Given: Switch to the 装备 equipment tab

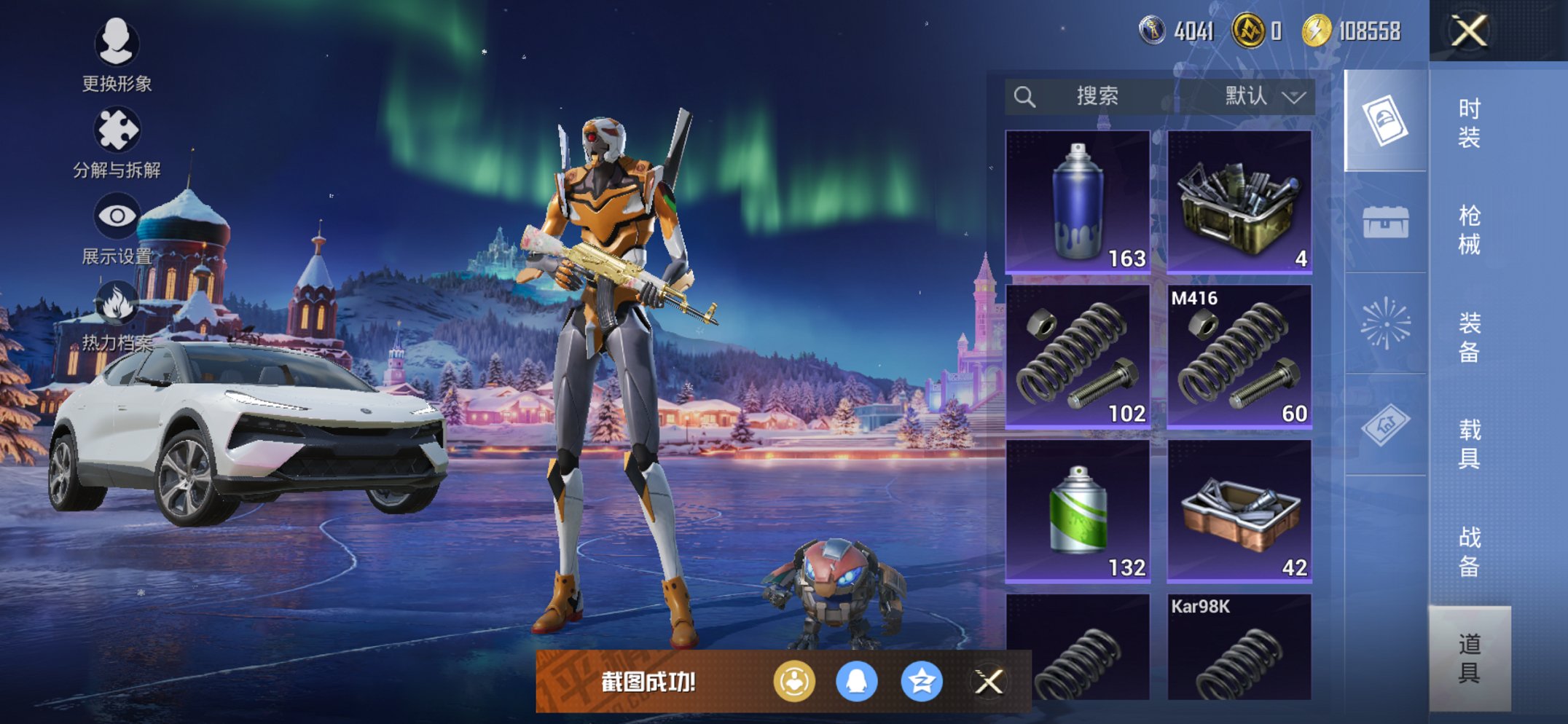Looking at the screenshot, I should (x=1469, y=337).
